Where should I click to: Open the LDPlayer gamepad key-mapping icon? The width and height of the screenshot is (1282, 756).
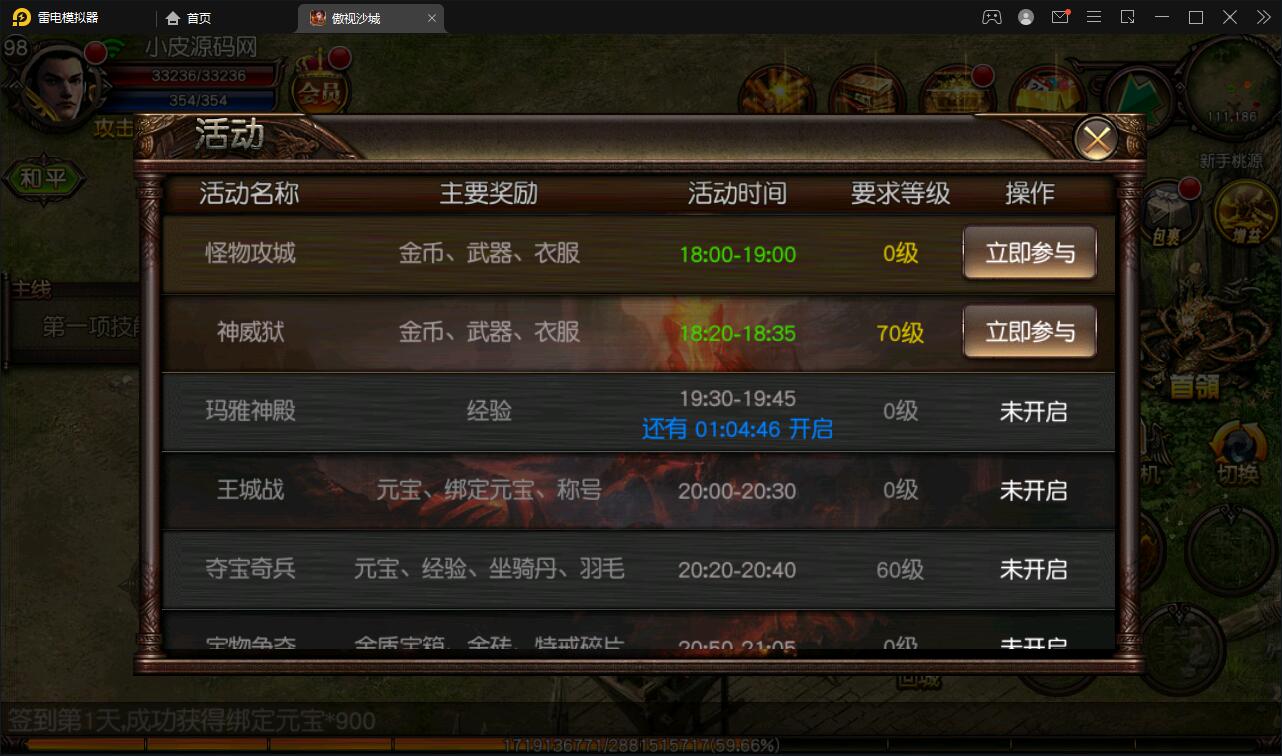pyautogui.click(x=991, y=17)
